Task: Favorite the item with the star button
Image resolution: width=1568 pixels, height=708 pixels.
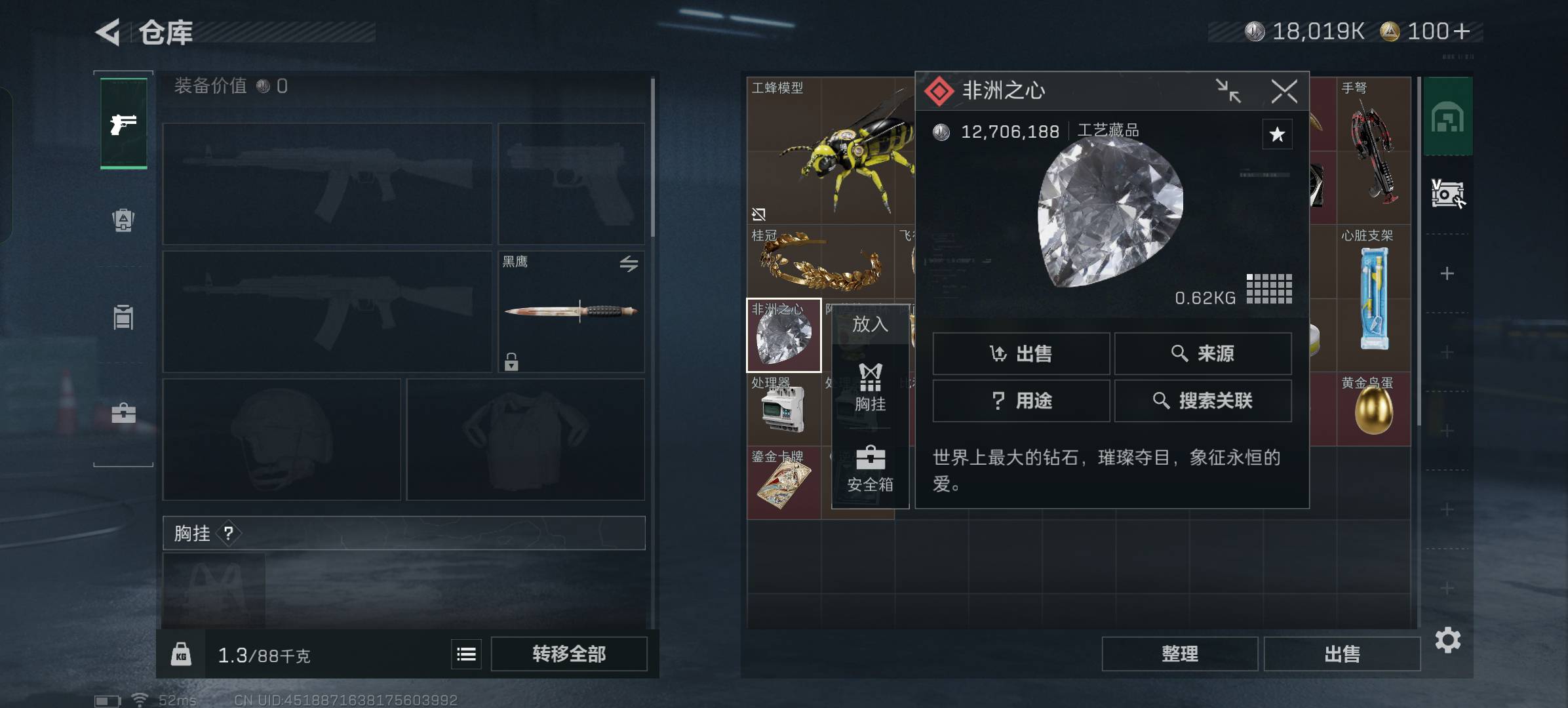Action: tap(1277, 134)
